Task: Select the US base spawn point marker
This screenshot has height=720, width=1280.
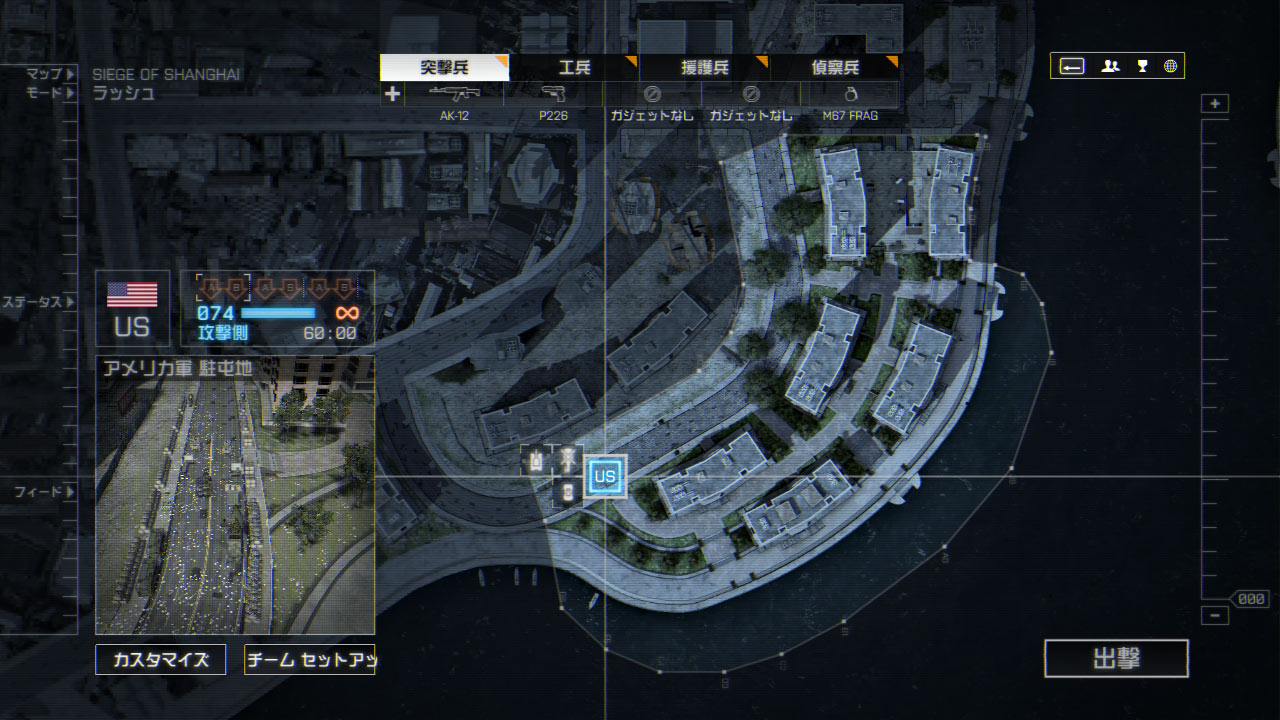Action: pyautogui.click(x=605, y=476)
